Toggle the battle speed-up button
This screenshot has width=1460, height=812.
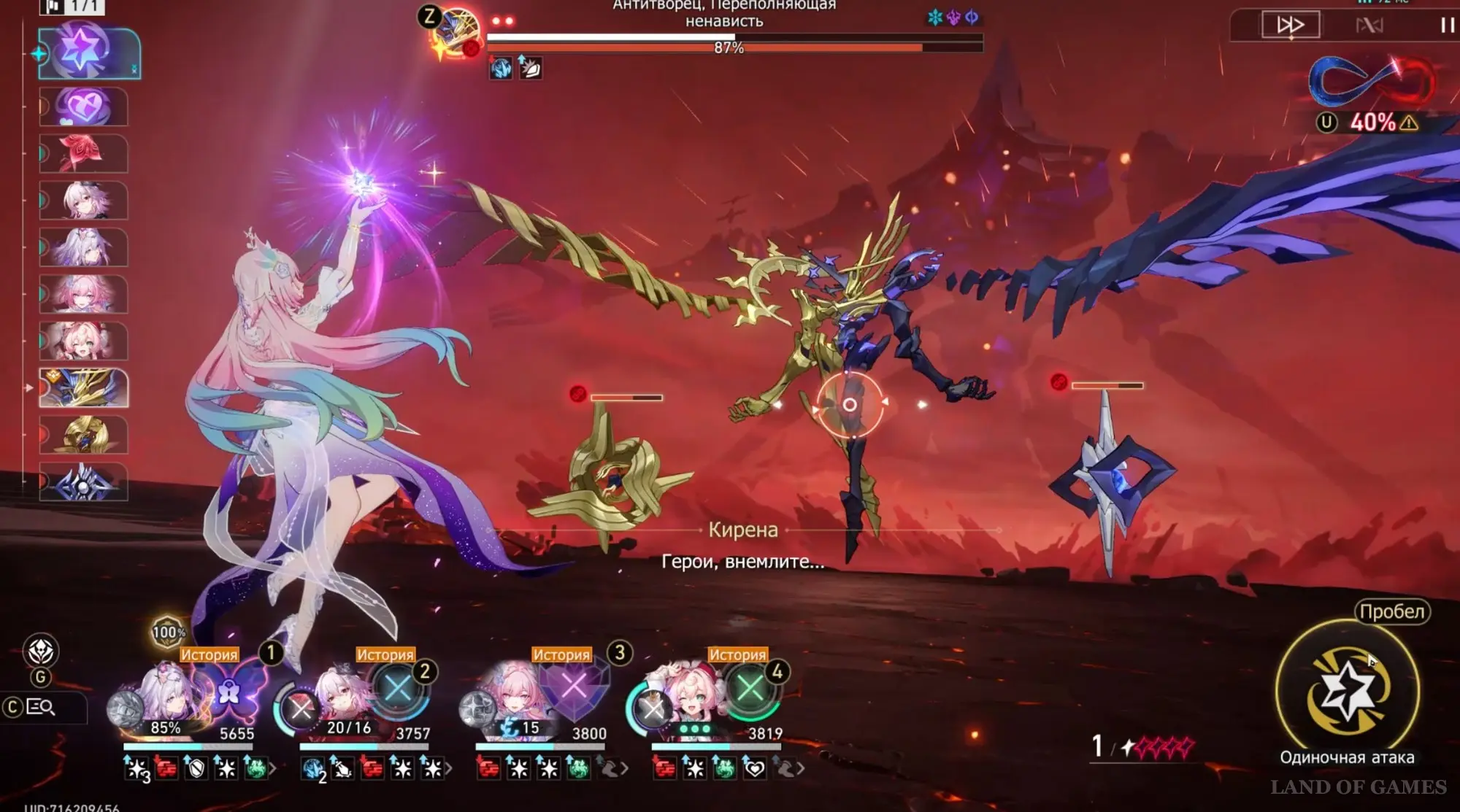[1291, 25]
